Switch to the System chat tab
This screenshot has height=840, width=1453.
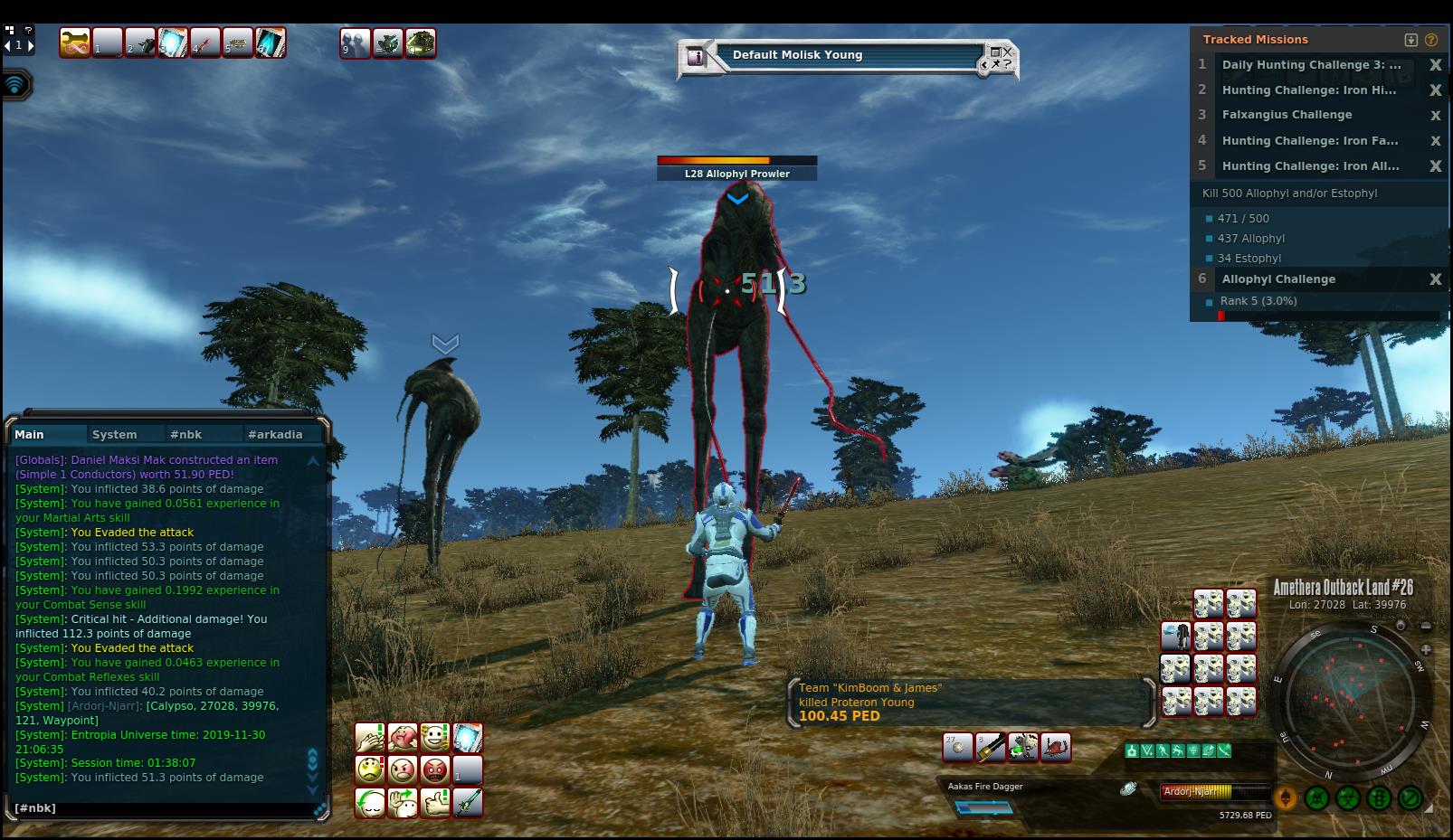point(115,435)
